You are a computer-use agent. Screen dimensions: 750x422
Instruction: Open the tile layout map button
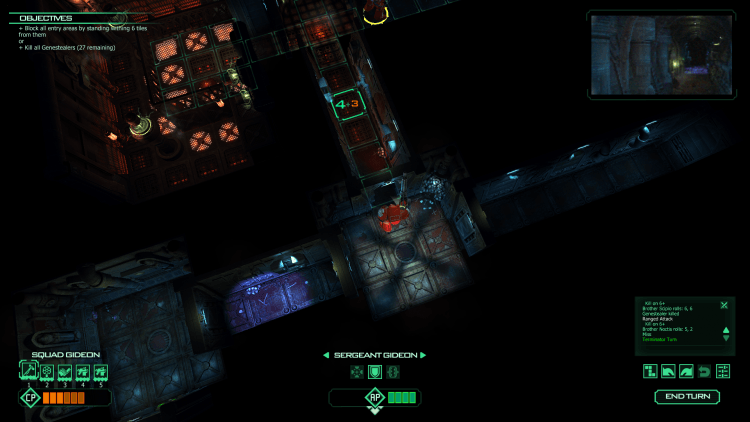click(x=650, y=371)
